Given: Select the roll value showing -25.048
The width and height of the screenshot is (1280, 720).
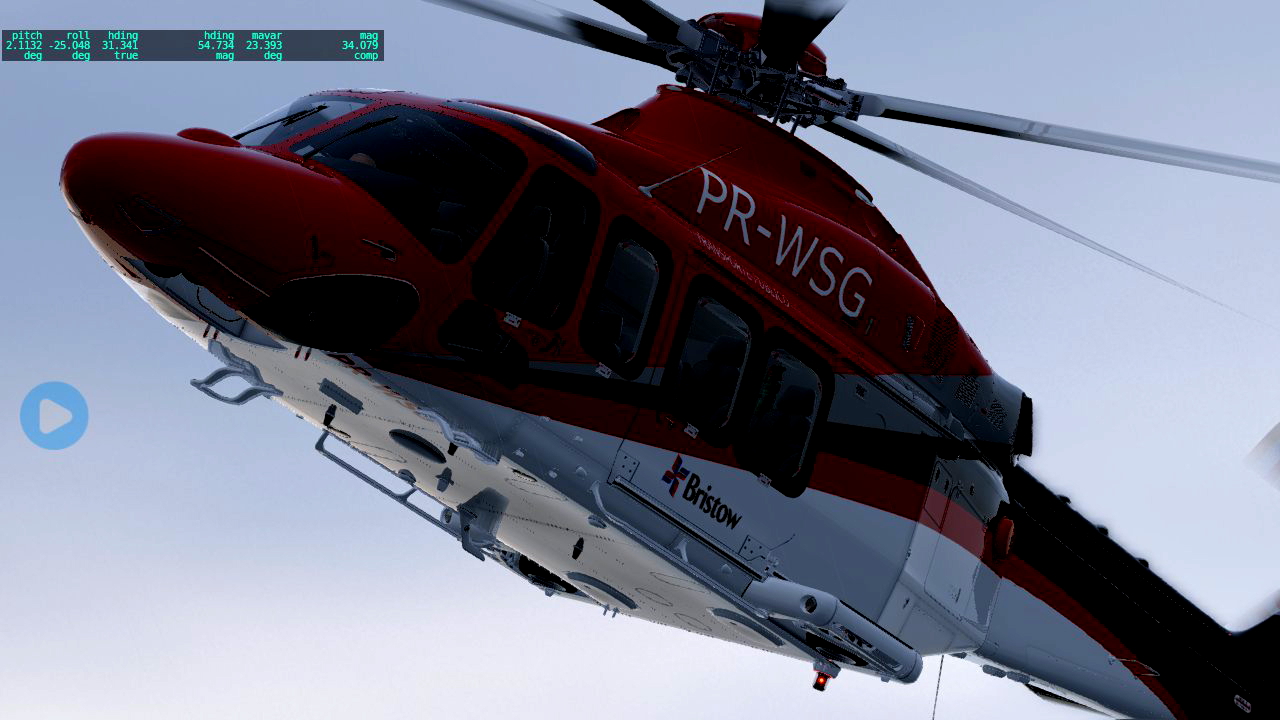Looking at the screenshot, I should pos(70,45).
